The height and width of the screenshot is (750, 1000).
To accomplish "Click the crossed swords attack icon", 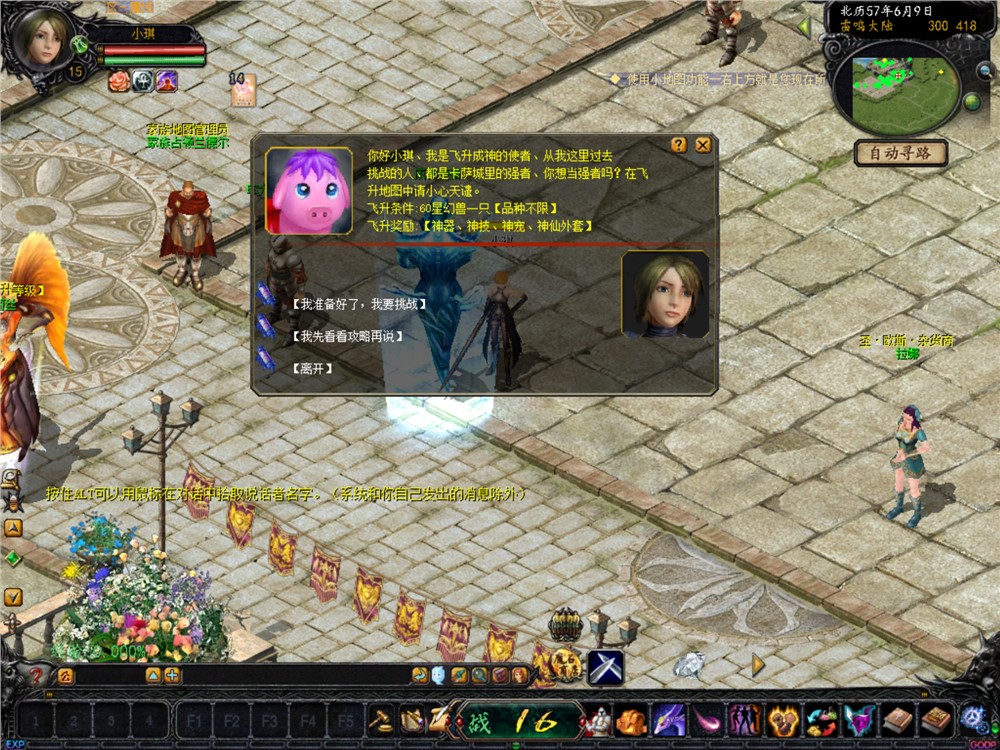I will [605, 667].
